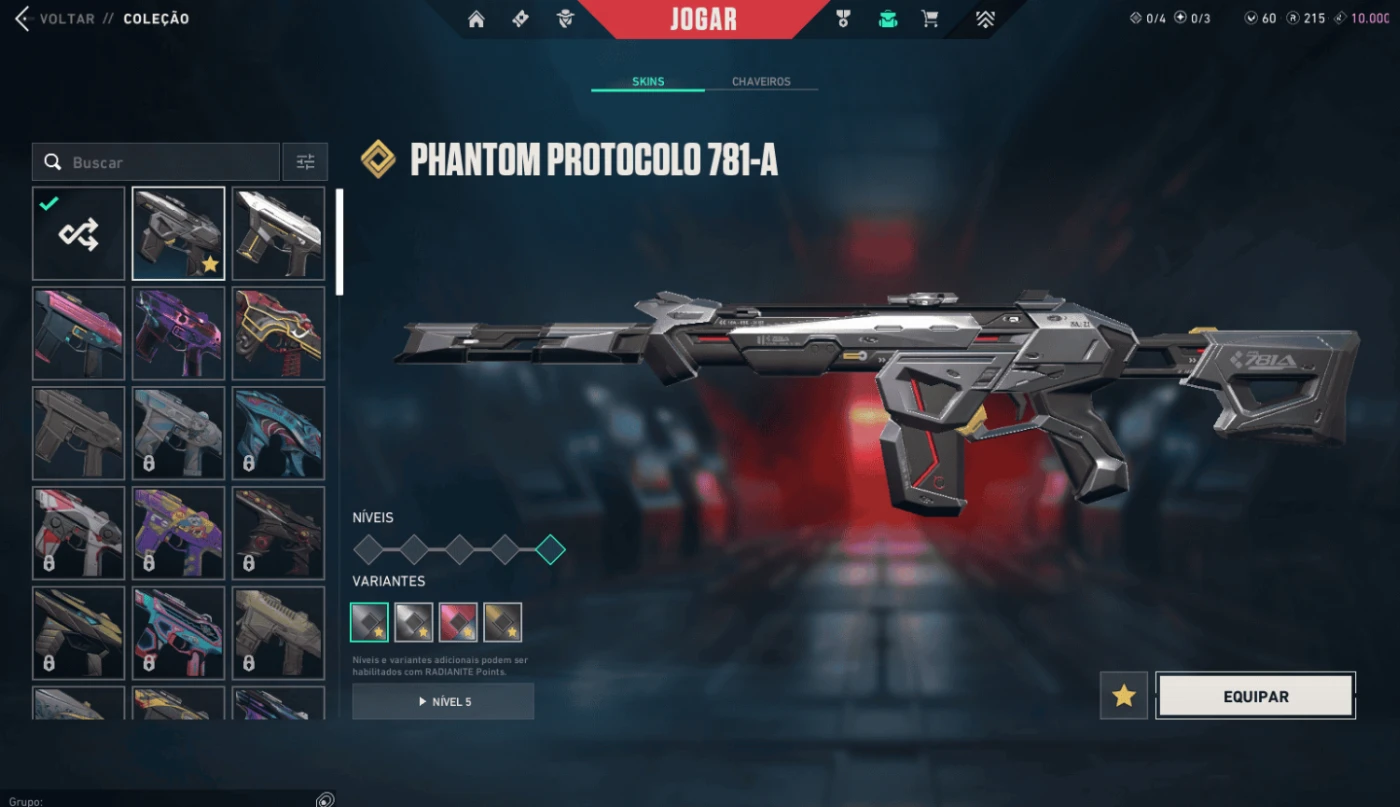Play the Nível 5 preview video
This screenshot has height=807, width=1400.
(x=443, y=702)
